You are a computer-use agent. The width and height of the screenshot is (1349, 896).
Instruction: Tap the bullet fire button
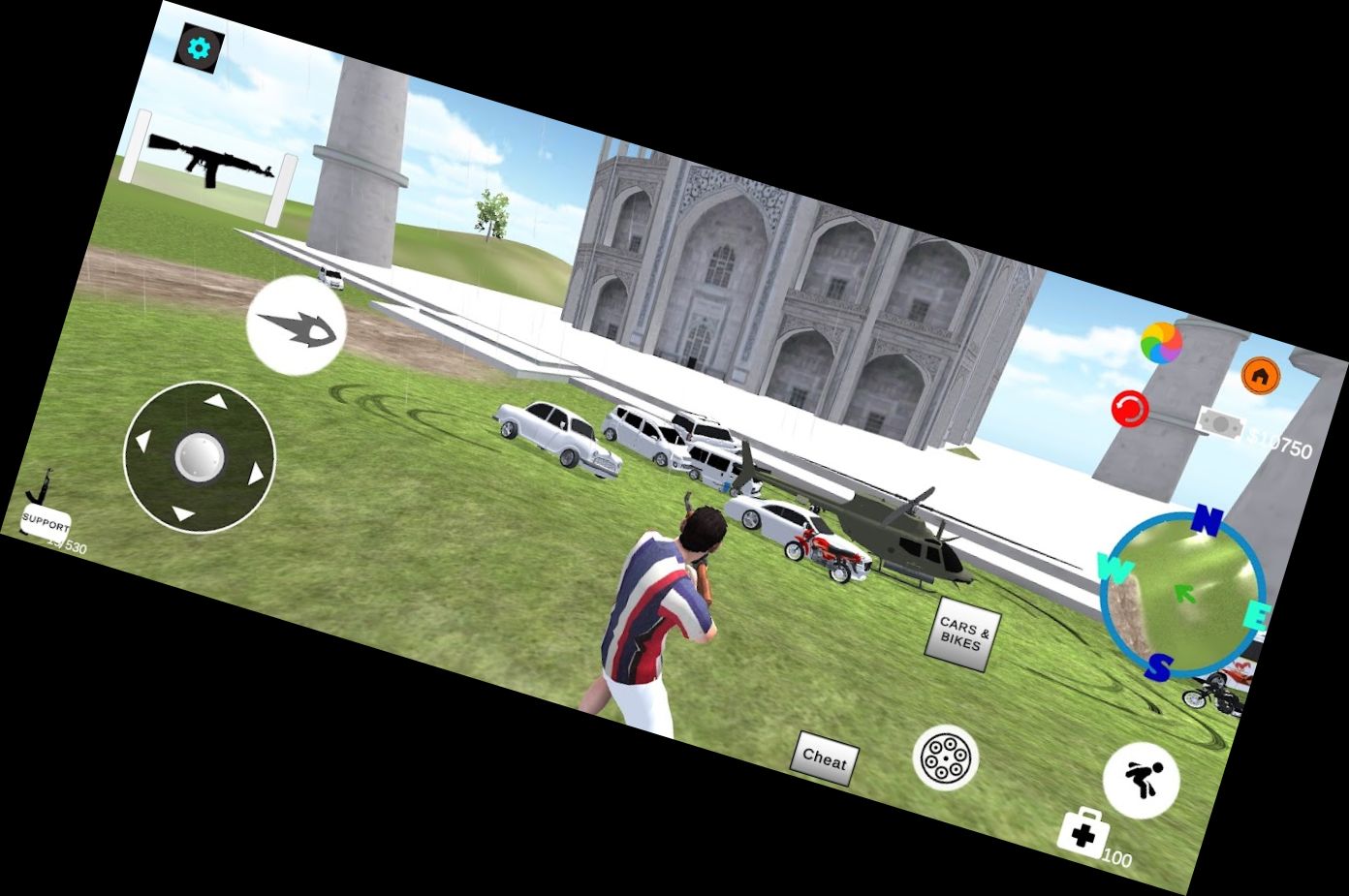click(x=297, y=324)
